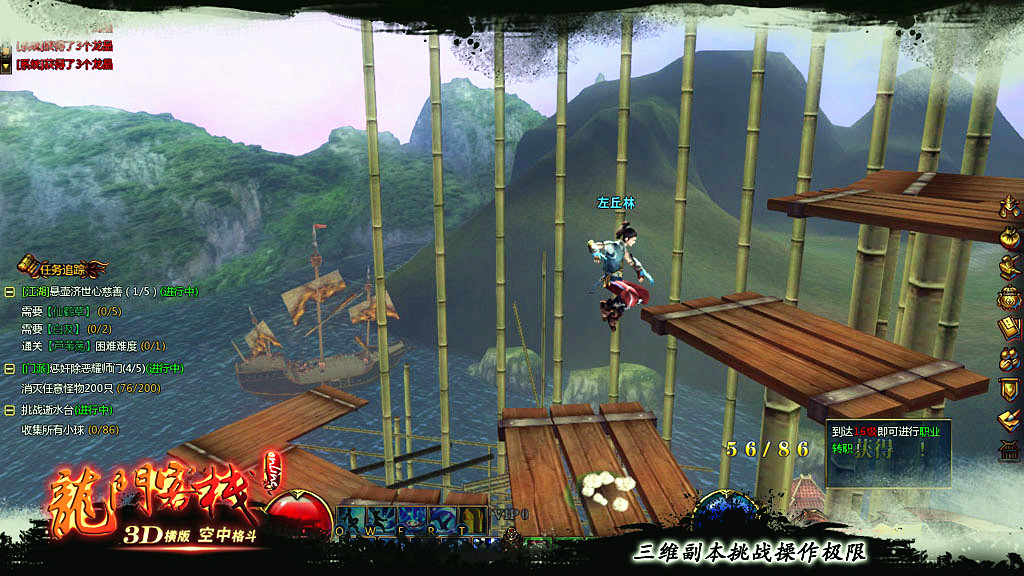Click the VIP0 label
1024x576 pixels.
tap(515, 514)
